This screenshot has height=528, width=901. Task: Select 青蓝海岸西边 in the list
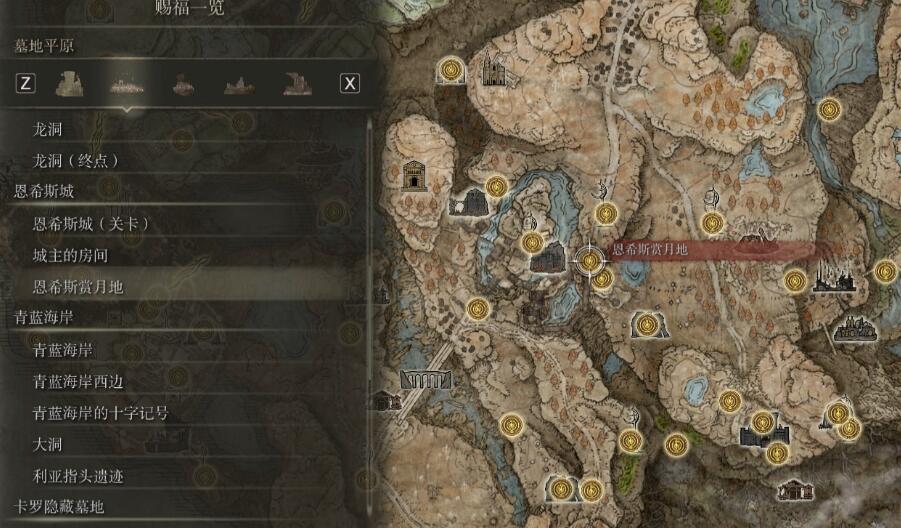[78, 381]
